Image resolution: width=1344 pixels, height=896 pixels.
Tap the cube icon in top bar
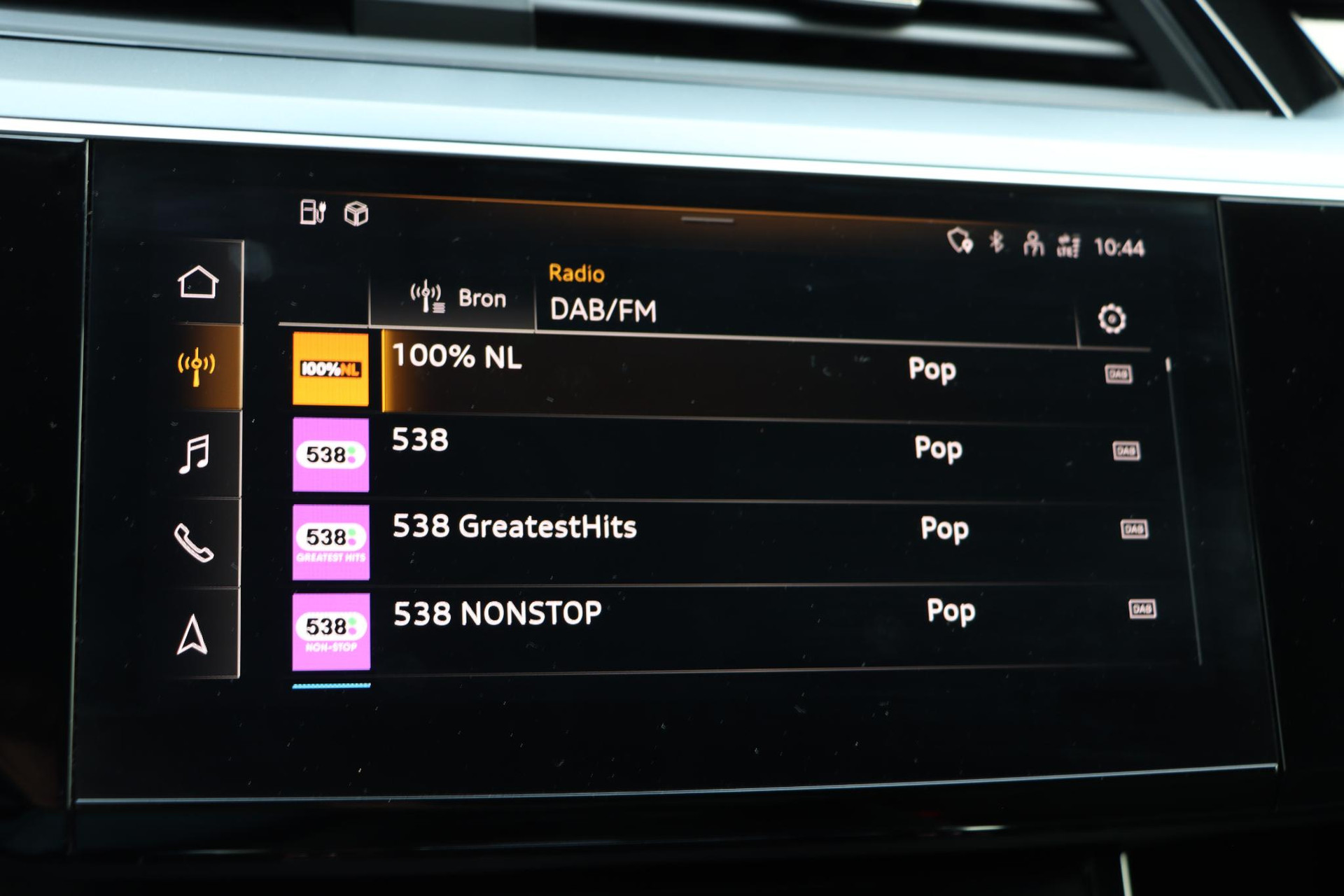[x=356, y=213]
